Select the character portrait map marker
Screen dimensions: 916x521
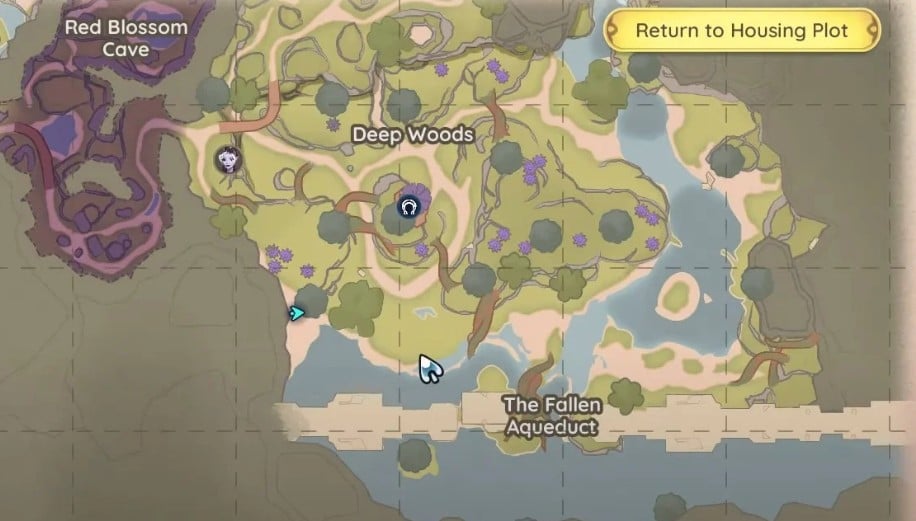tap(229, 159)
